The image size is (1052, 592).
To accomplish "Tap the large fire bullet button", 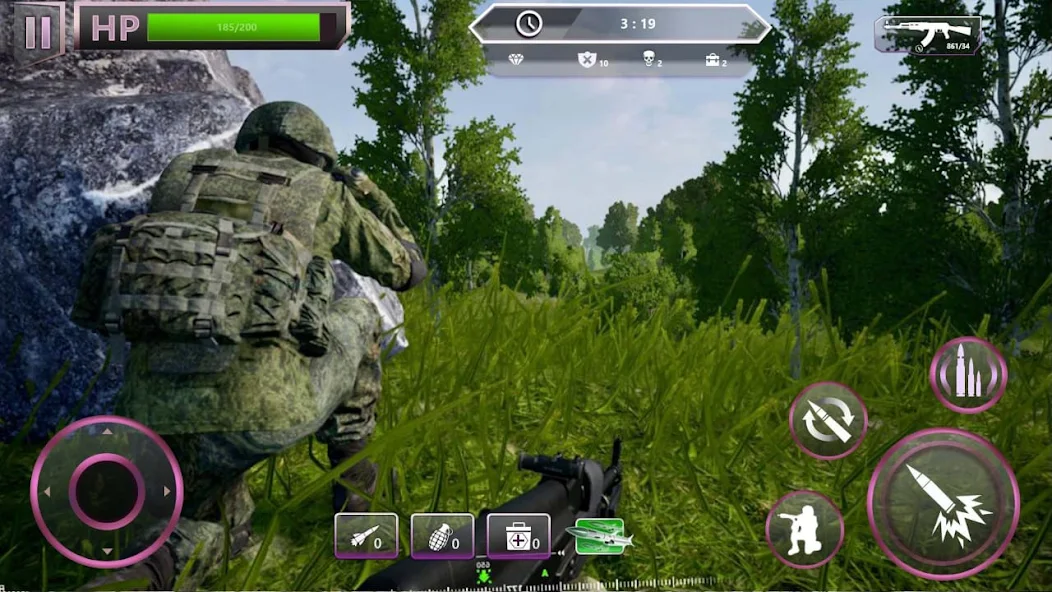I will point(943,503).
